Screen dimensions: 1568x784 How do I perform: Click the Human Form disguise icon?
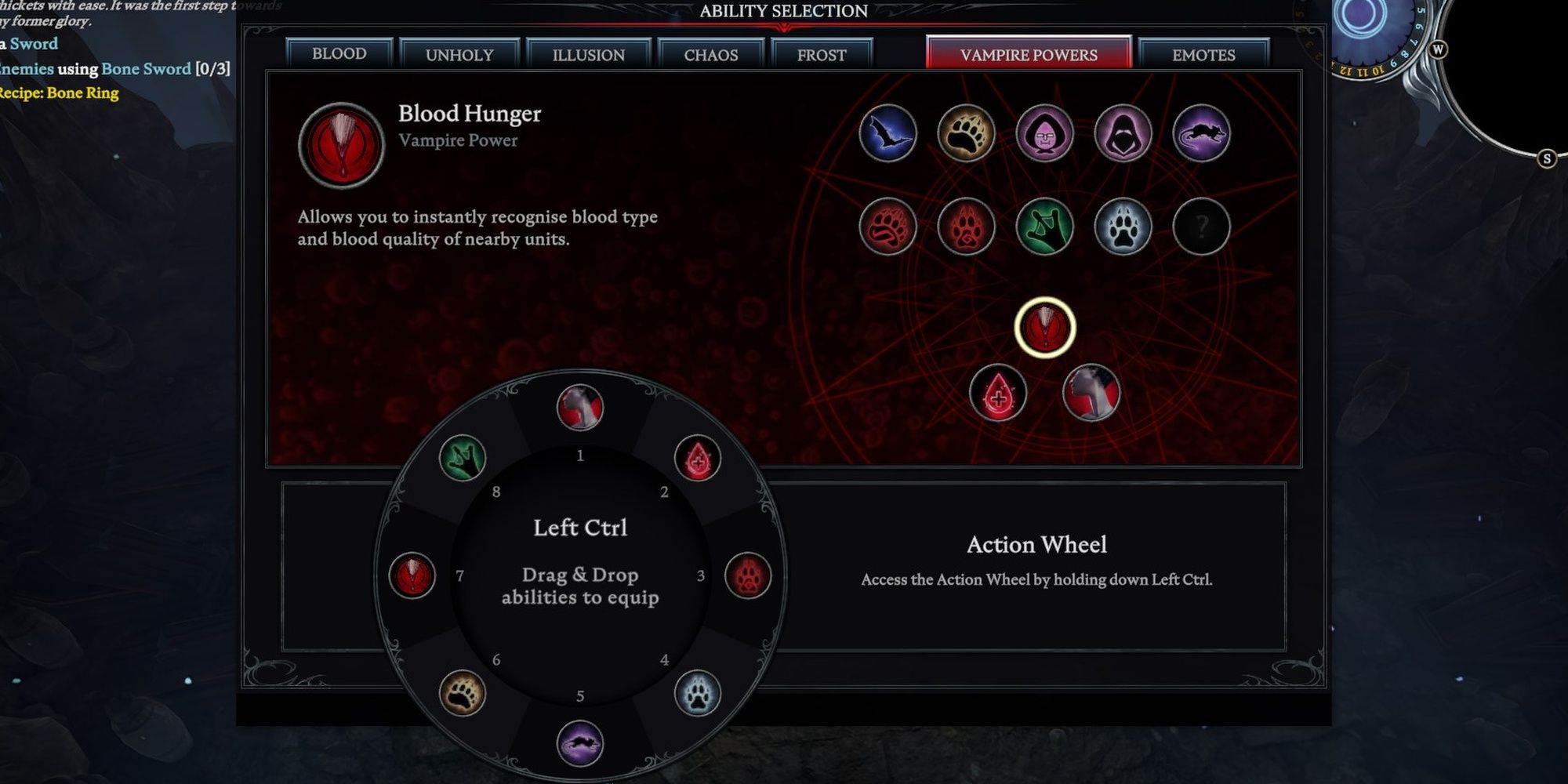(1044, 135)
